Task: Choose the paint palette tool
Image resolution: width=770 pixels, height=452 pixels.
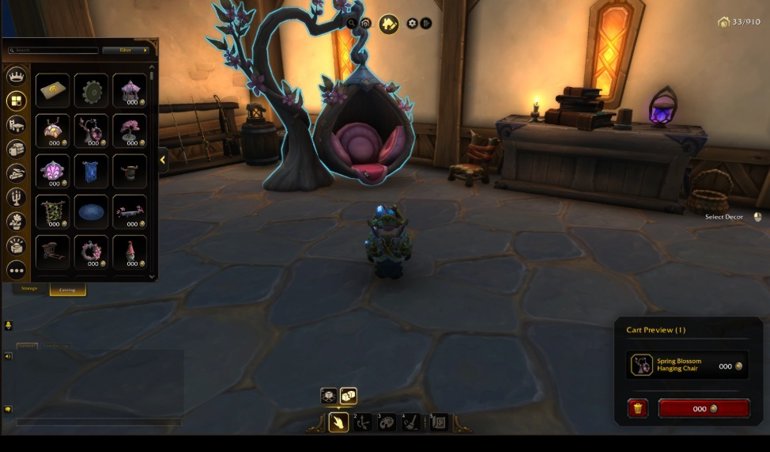Action: 387,422
